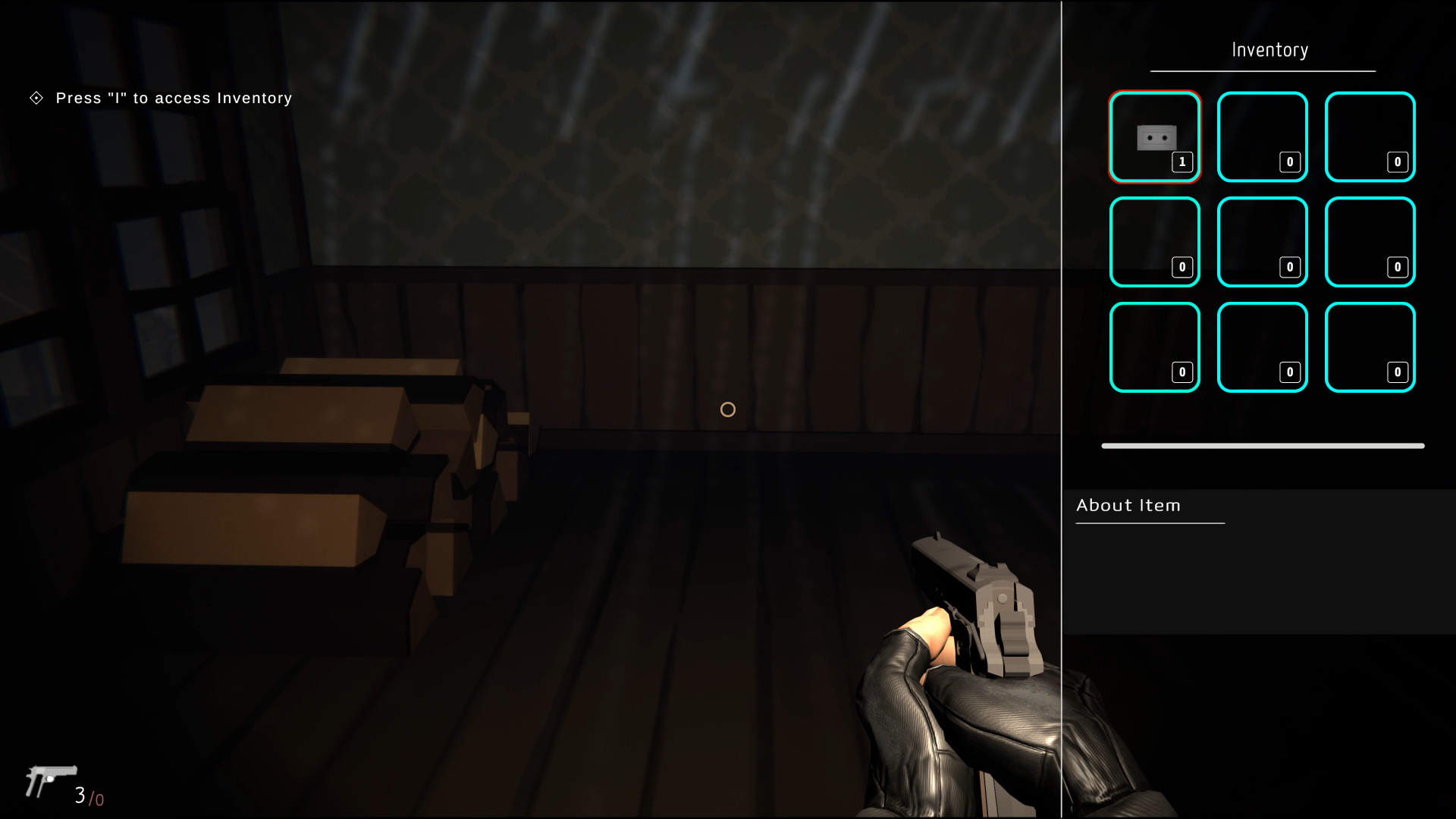Click the circular crosshair reticle
This screenshot has height=819, width=1456.
[x=727, y=409]
